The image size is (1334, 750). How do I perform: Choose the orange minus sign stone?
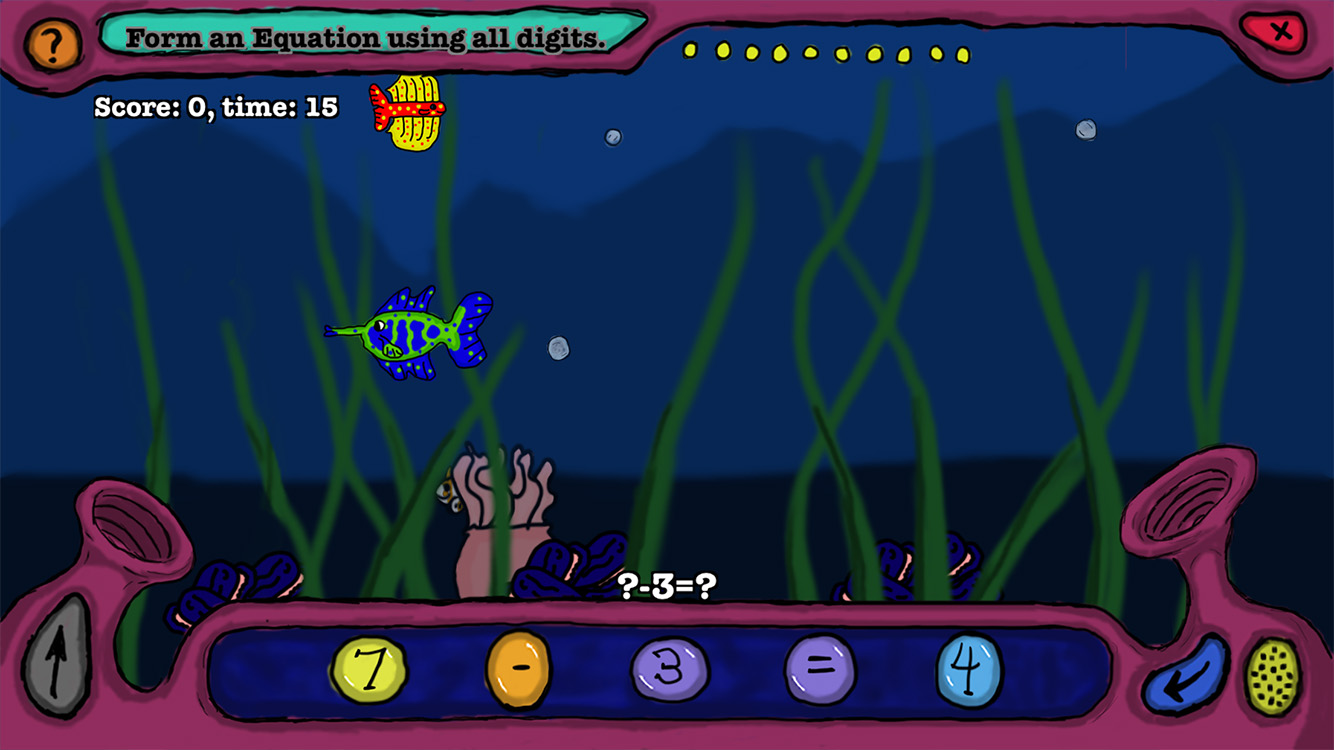pyautogui.click(x=519, y=668)
